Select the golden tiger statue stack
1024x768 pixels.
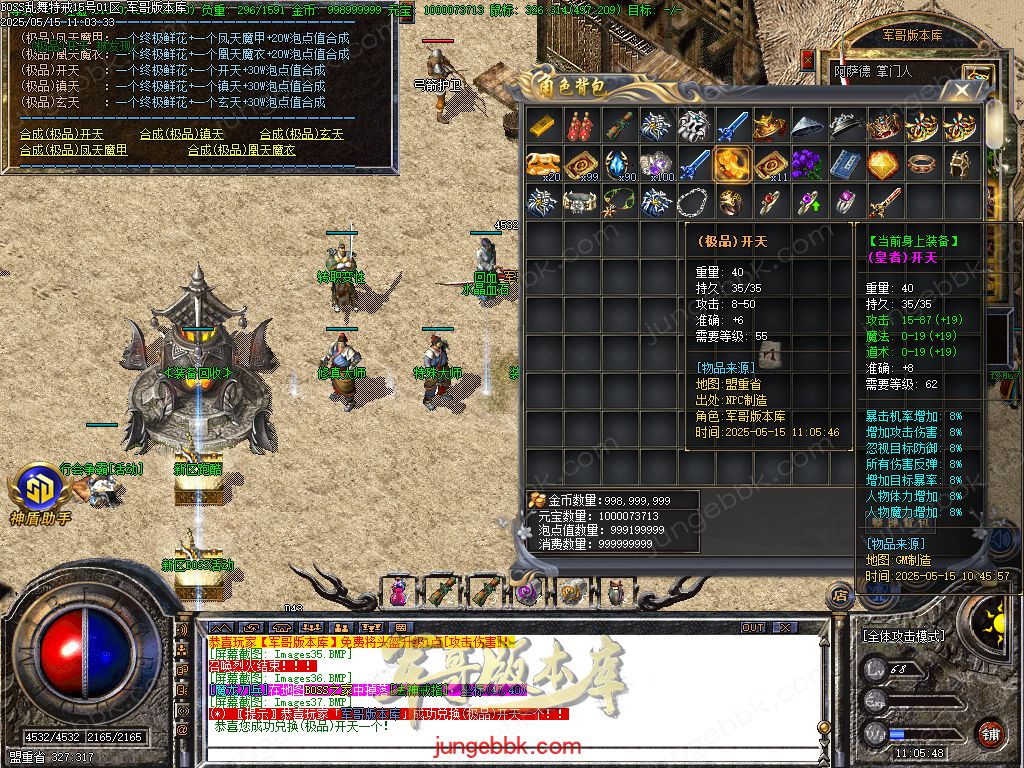[x=543, y=164]
